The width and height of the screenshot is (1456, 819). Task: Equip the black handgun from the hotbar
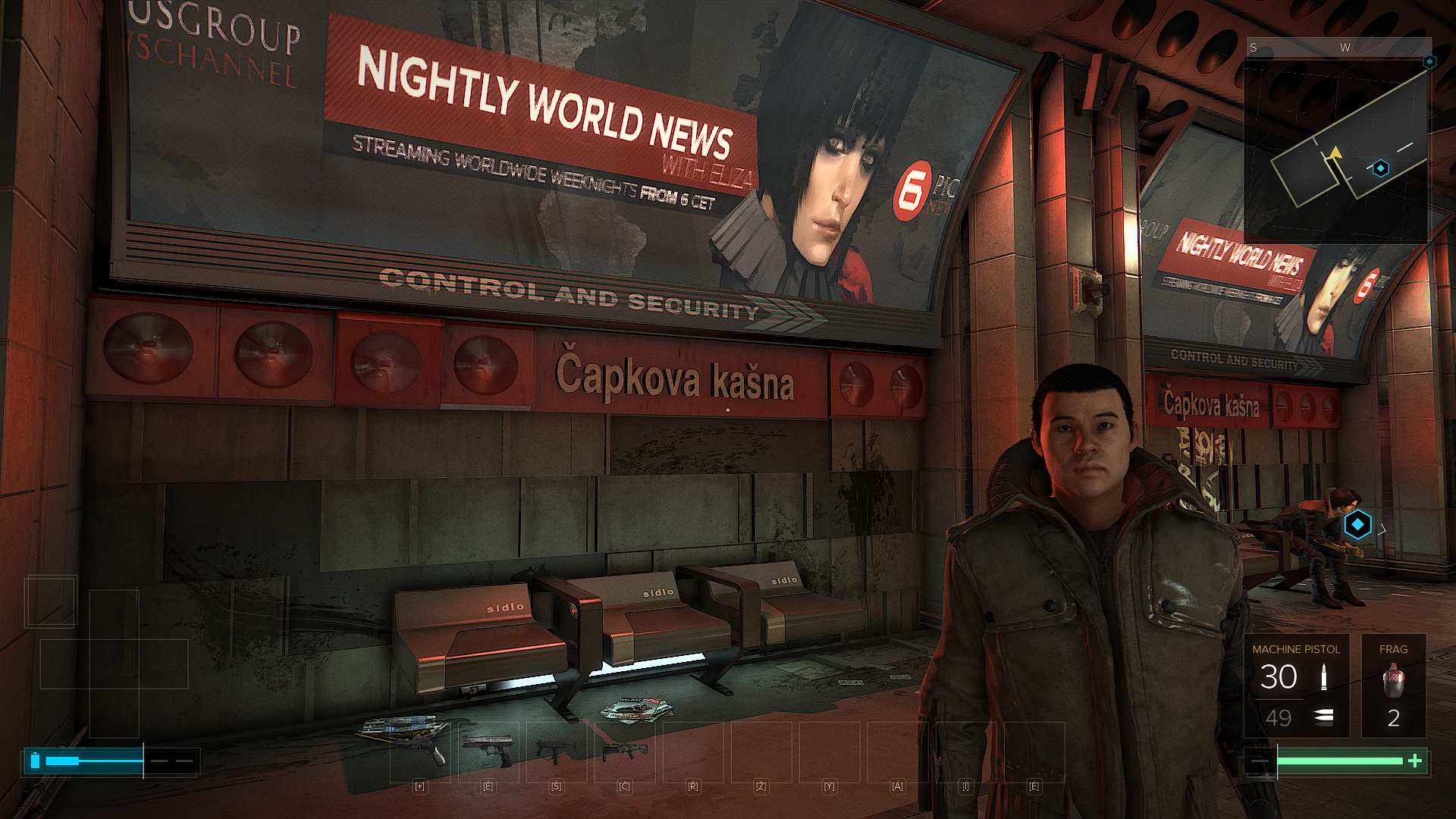point(488,751)
